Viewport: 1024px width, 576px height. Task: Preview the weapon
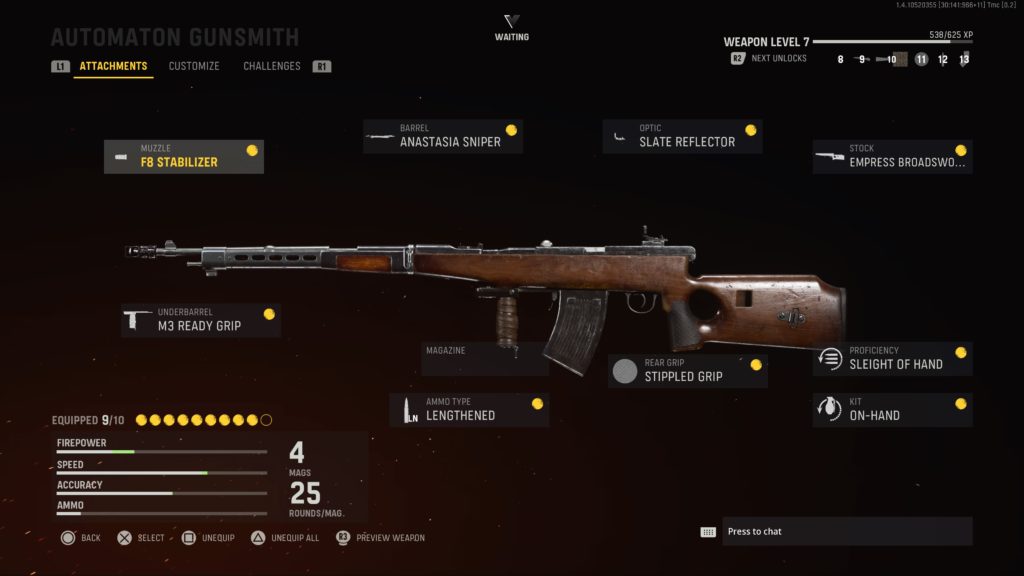[x=380, y=538]
